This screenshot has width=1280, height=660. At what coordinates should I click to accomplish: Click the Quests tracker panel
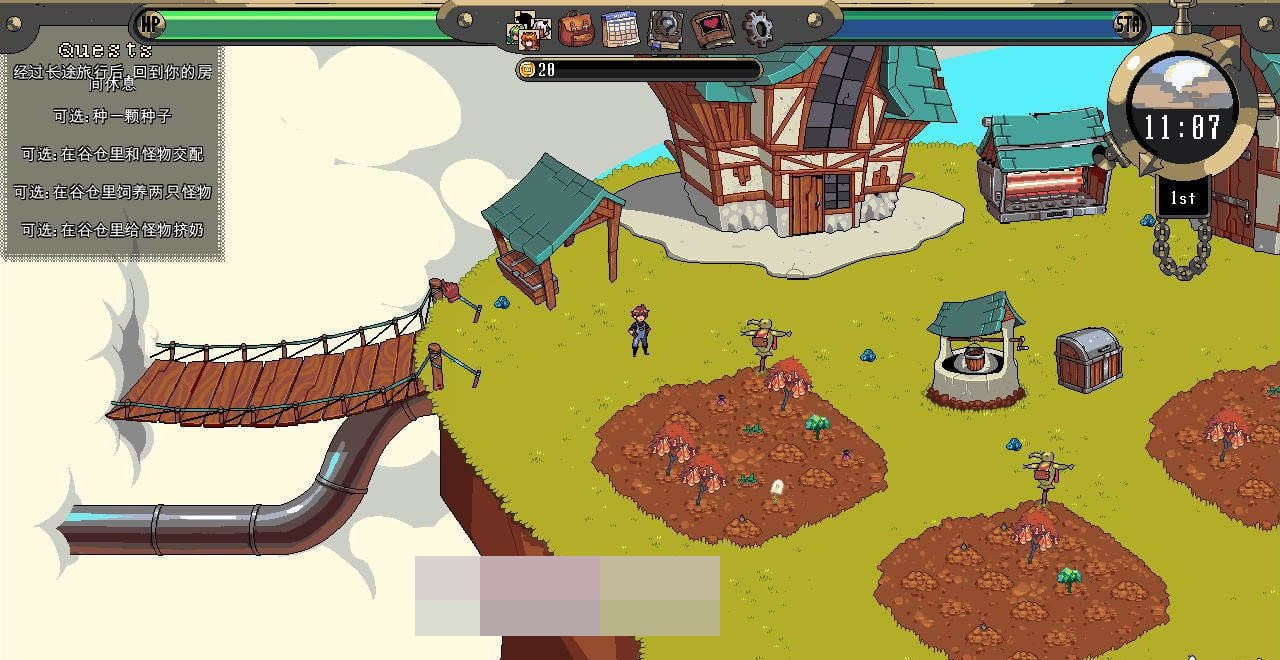[112, 148]
